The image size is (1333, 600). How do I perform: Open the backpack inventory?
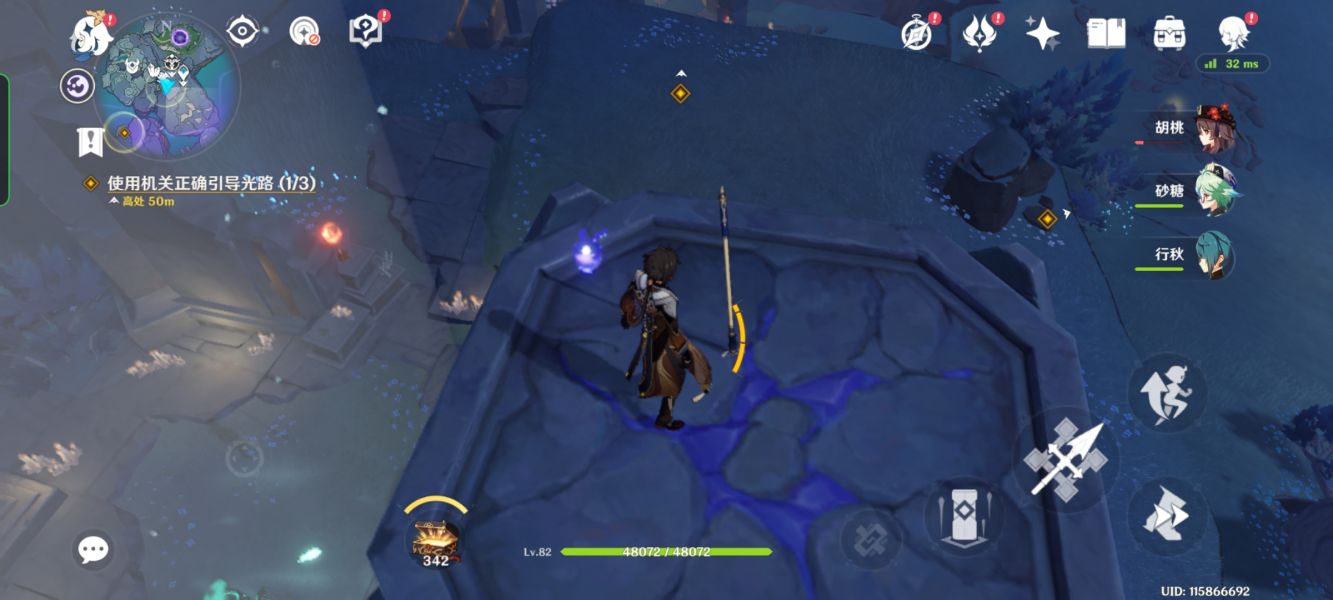[x=1168, y=34]
